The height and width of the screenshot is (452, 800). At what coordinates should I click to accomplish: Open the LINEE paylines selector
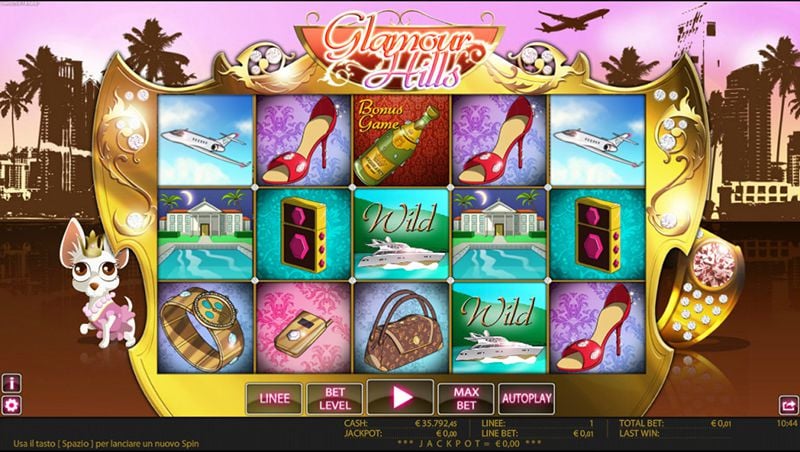tap(274, 398)
